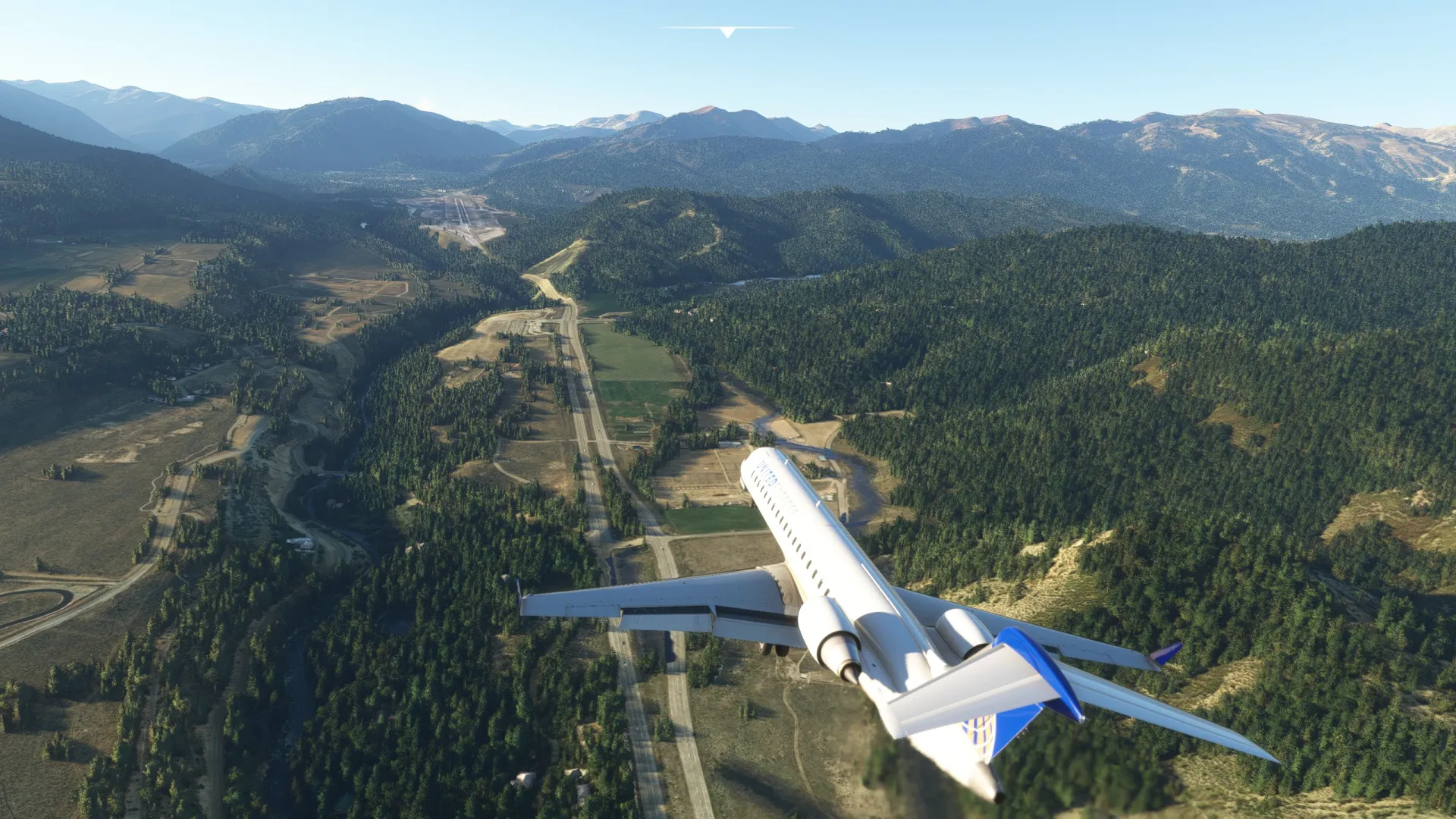1456x819 pixels.
Task: Open the toolbar with the top arrow handle
Action: [x=727, y=32]
